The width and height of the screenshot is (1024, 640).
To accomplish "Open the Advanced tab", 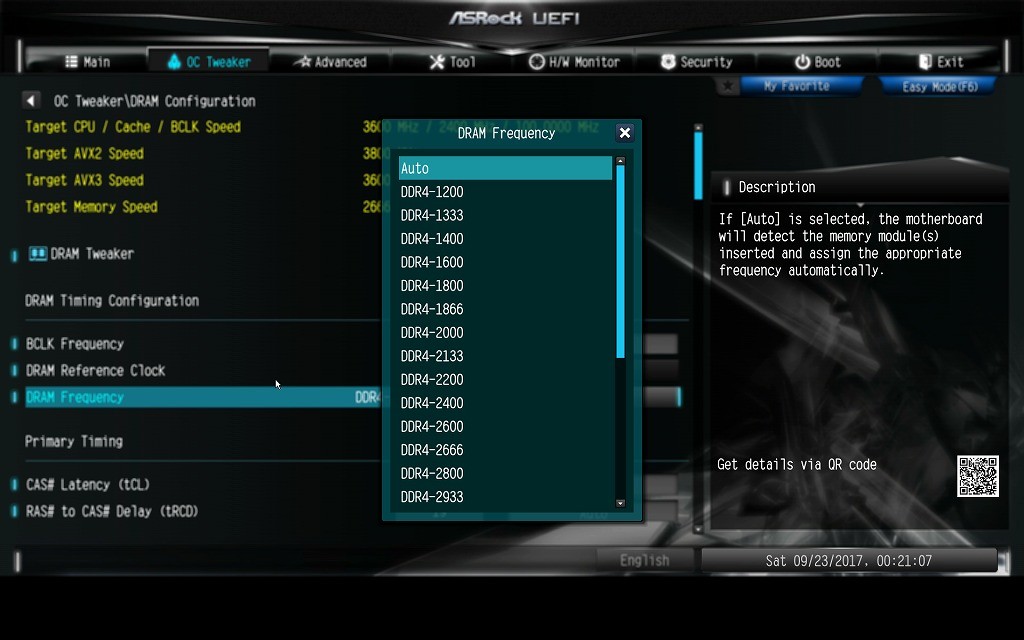I will [x=330, y=62].
